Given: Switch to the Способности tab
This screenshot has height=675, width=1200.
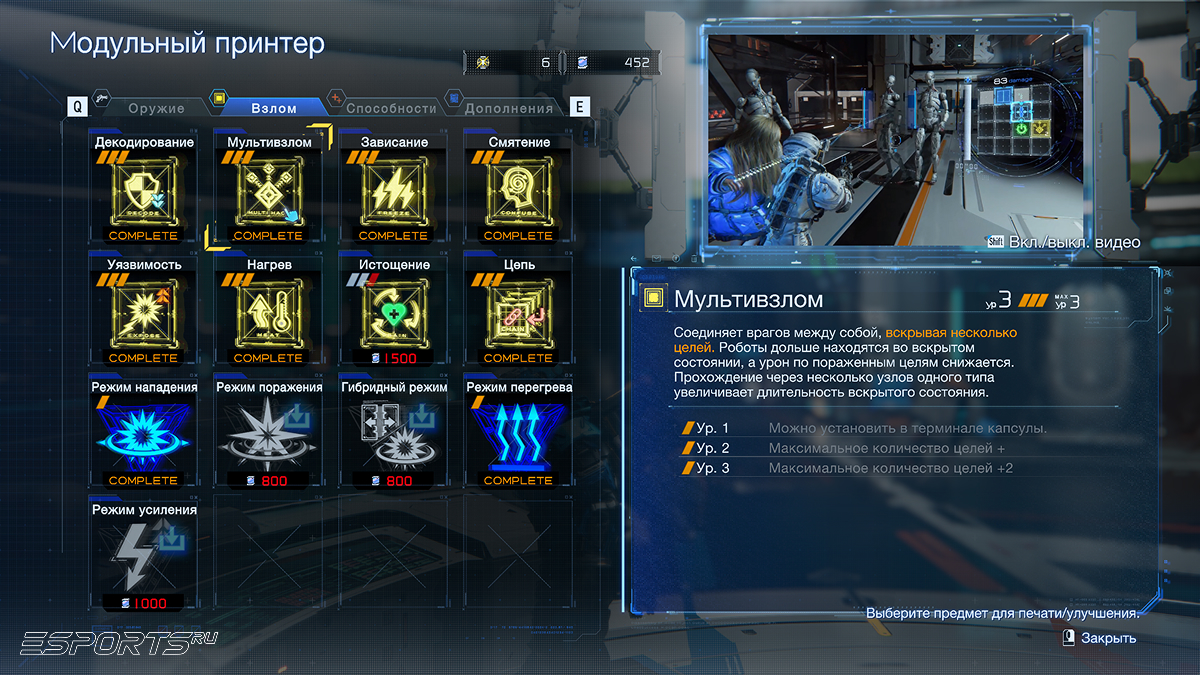Looking at the screenshot, I should tap(390, 108).
